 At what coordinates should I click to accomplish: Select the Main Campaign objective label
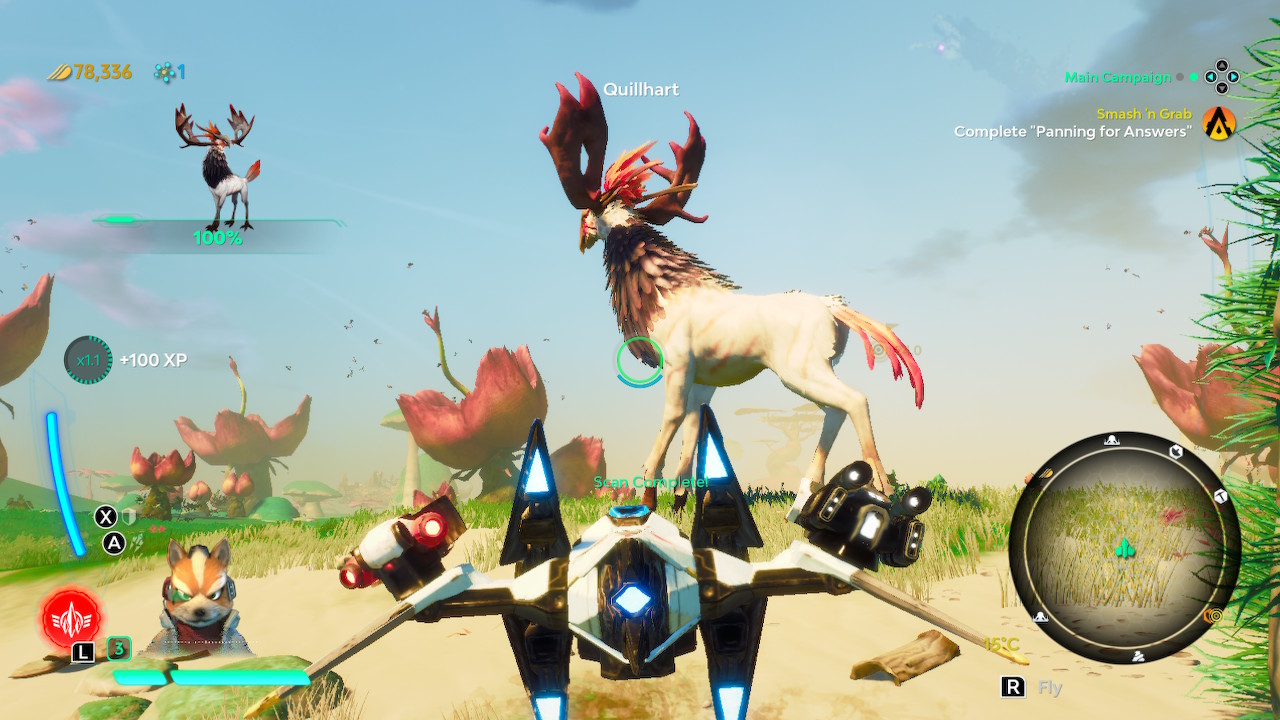(1117, 77)
